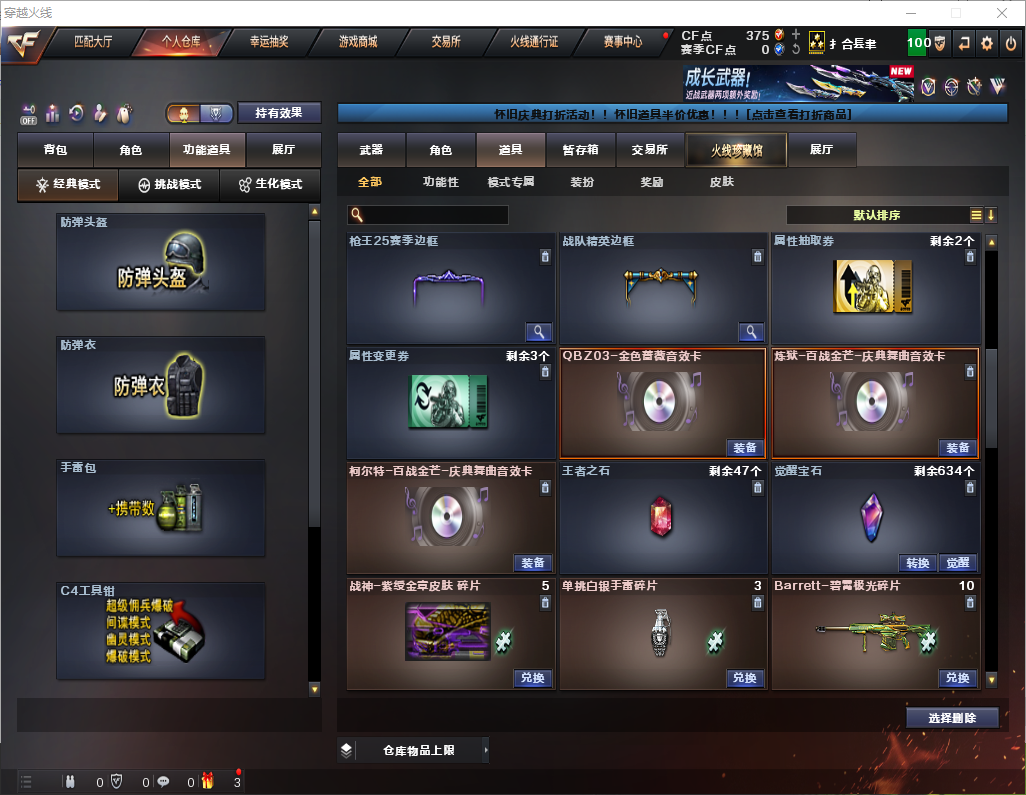Click the 选择删除 button
The width and height of the screenshot is (1026, 795).
click(x=952, y=718)
